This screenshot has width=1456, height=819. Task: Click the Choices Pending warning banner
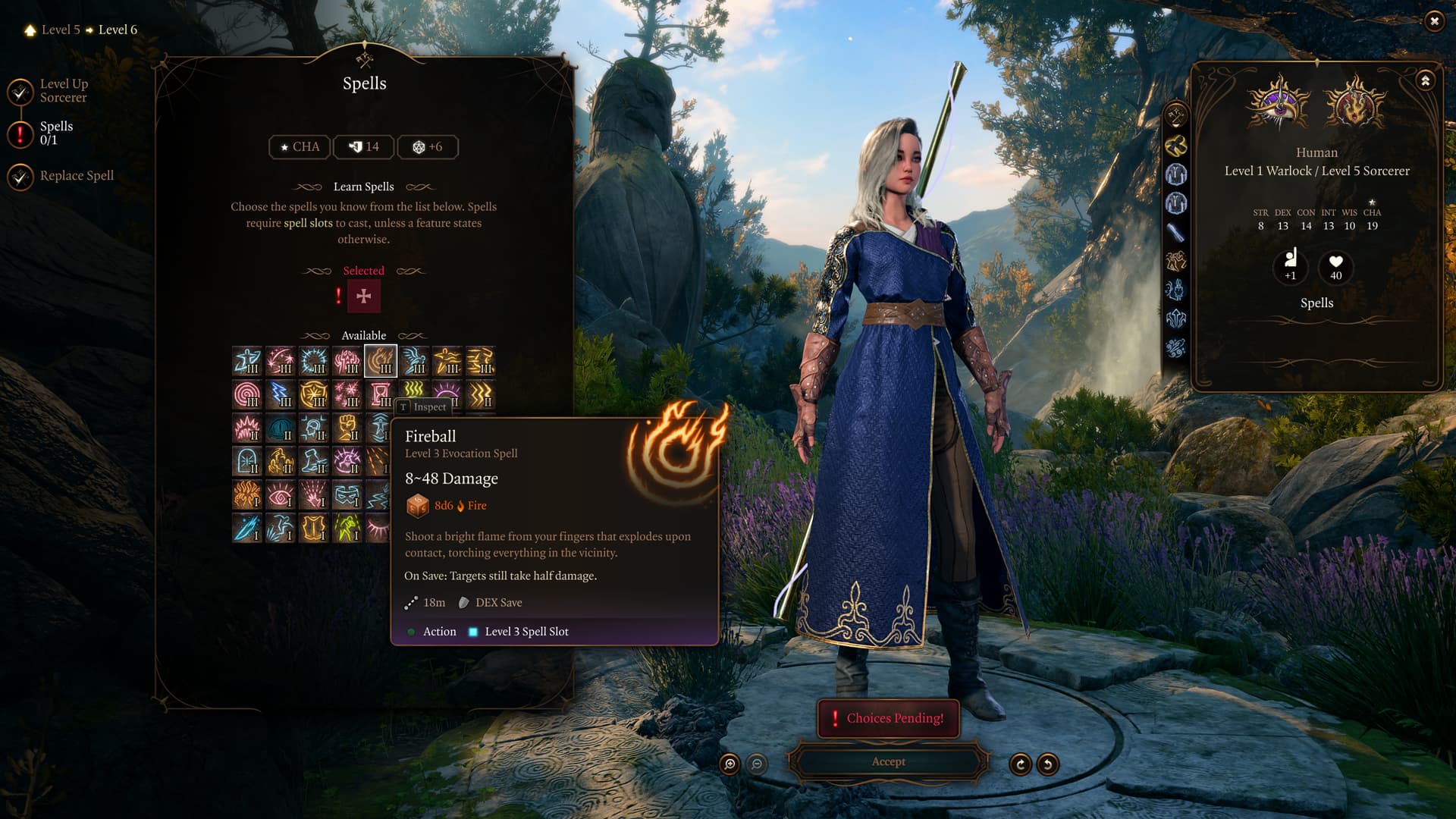(x=888, y=718)
